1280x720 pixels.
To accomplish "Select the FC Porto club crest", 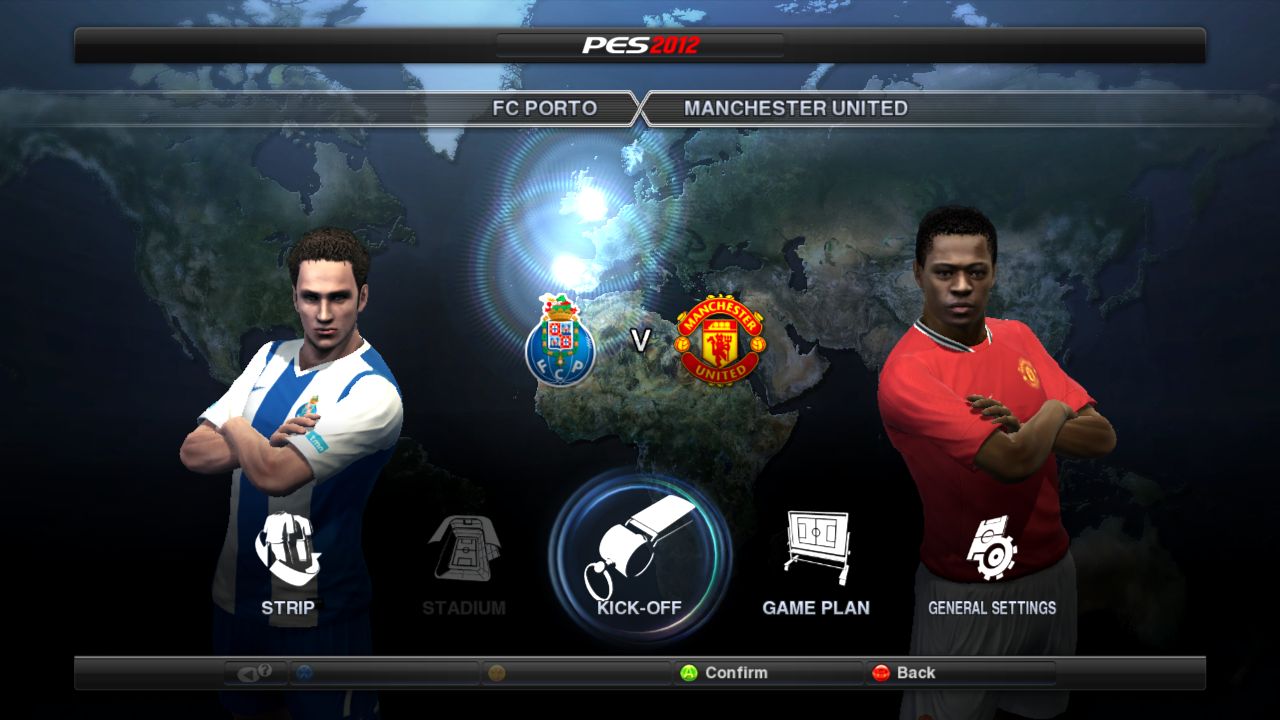I will [x=561, y=341].
